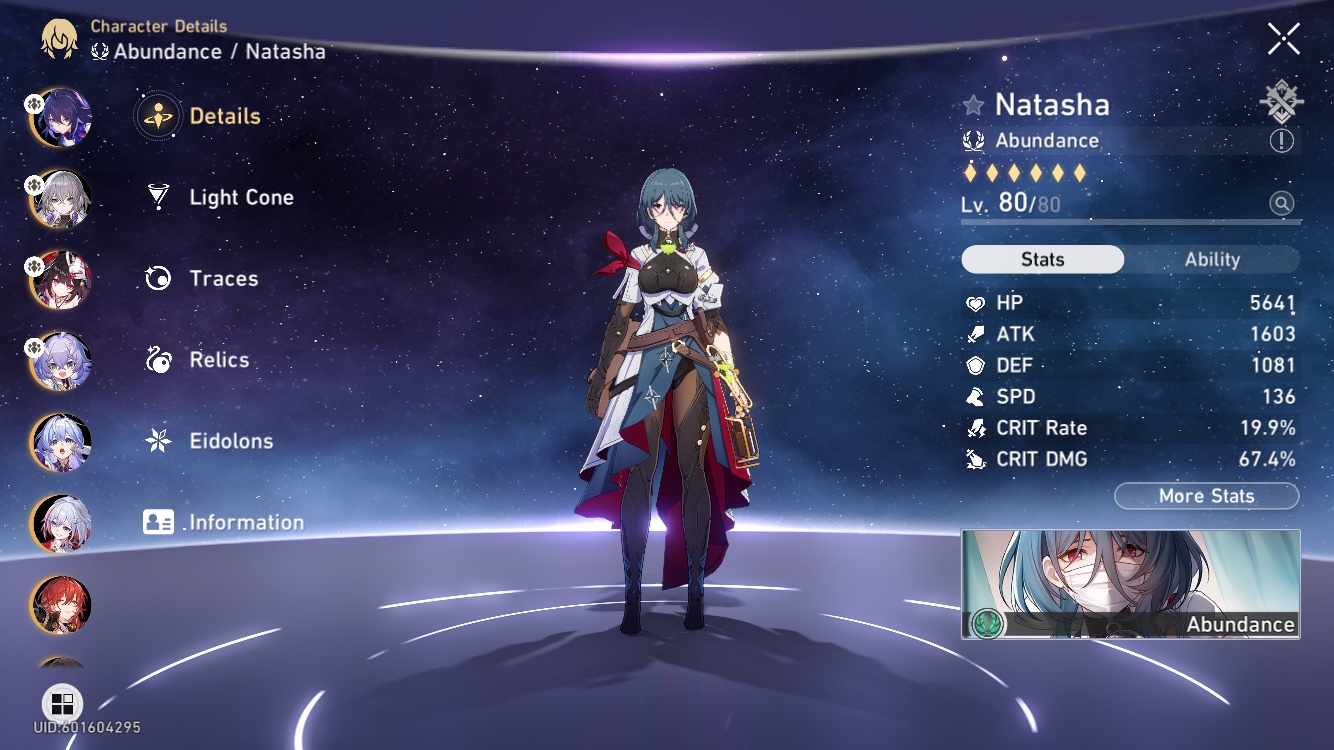
Task: Select the gray-haired character portrait
Action: [x=62, y=198]
